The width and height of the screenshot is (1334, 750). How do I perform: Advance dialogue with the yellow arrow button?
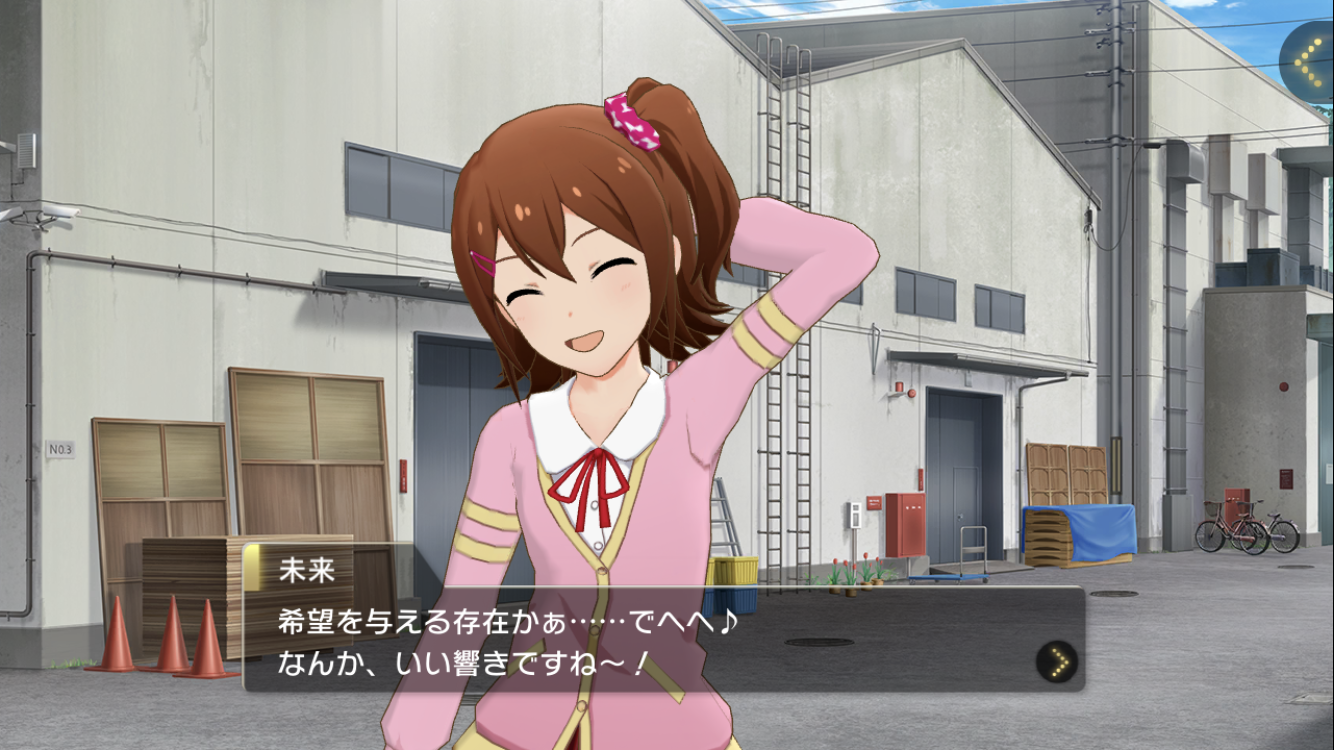[1058, 661]
